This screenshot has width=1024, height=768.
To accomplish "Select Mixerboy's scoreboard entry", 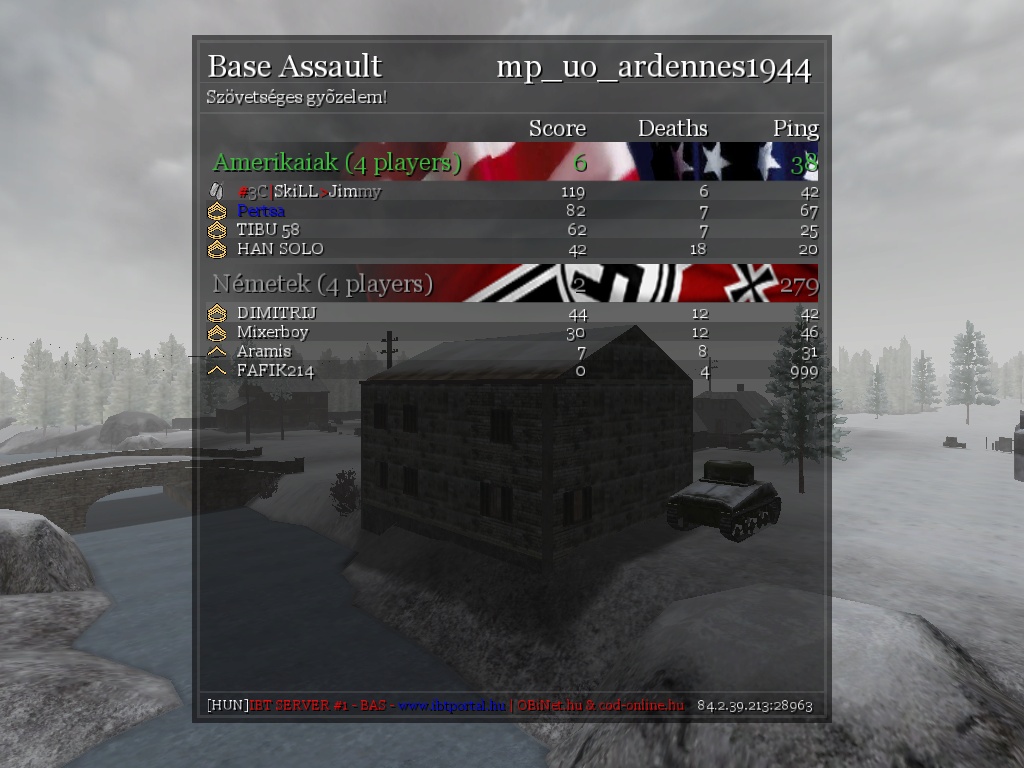I will pos(273,332).
